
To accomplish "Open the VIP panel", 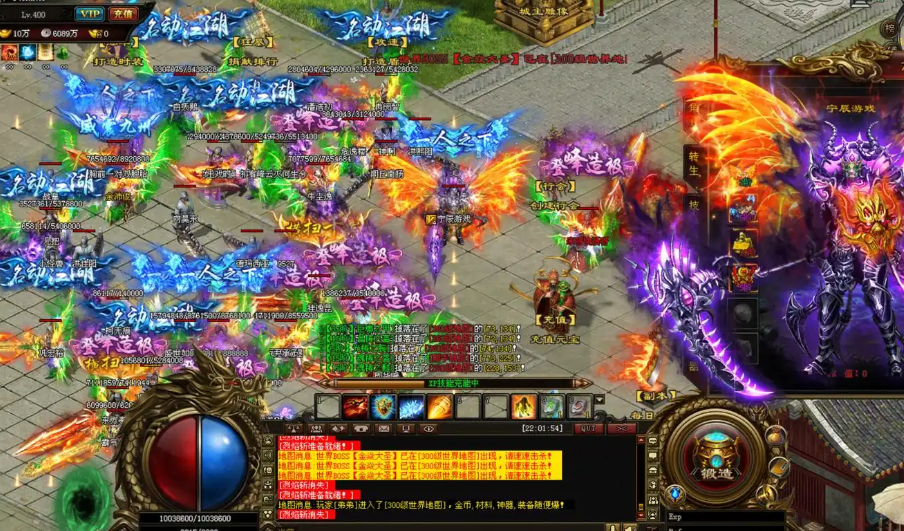I will tap(91, 14).
